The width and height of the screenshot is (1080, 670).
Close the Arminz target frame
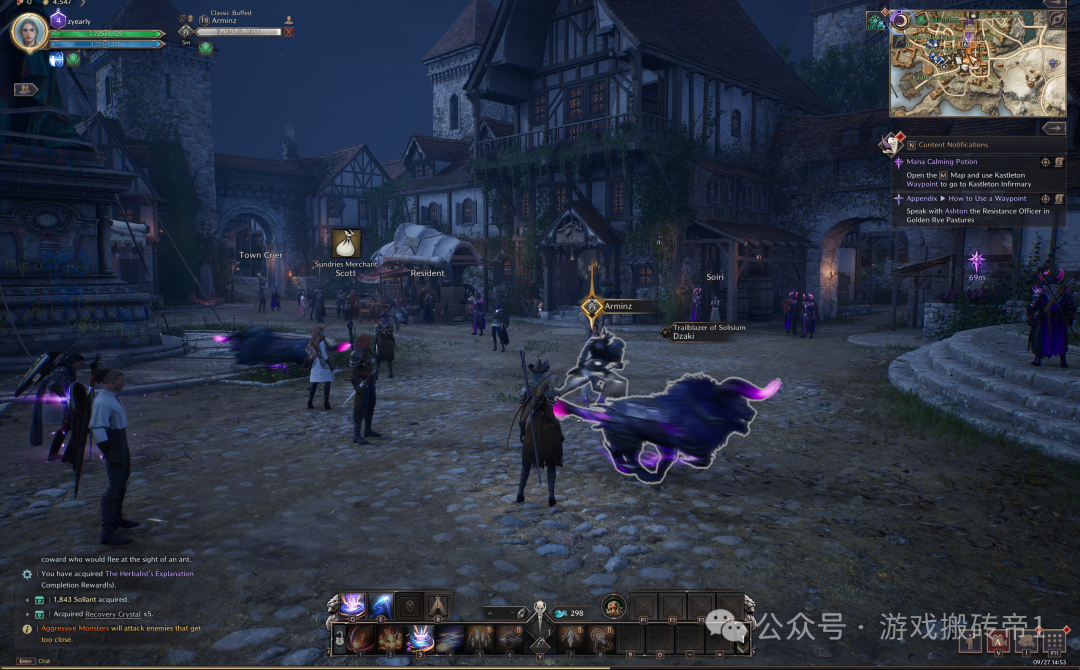click(x=289, y=32)
